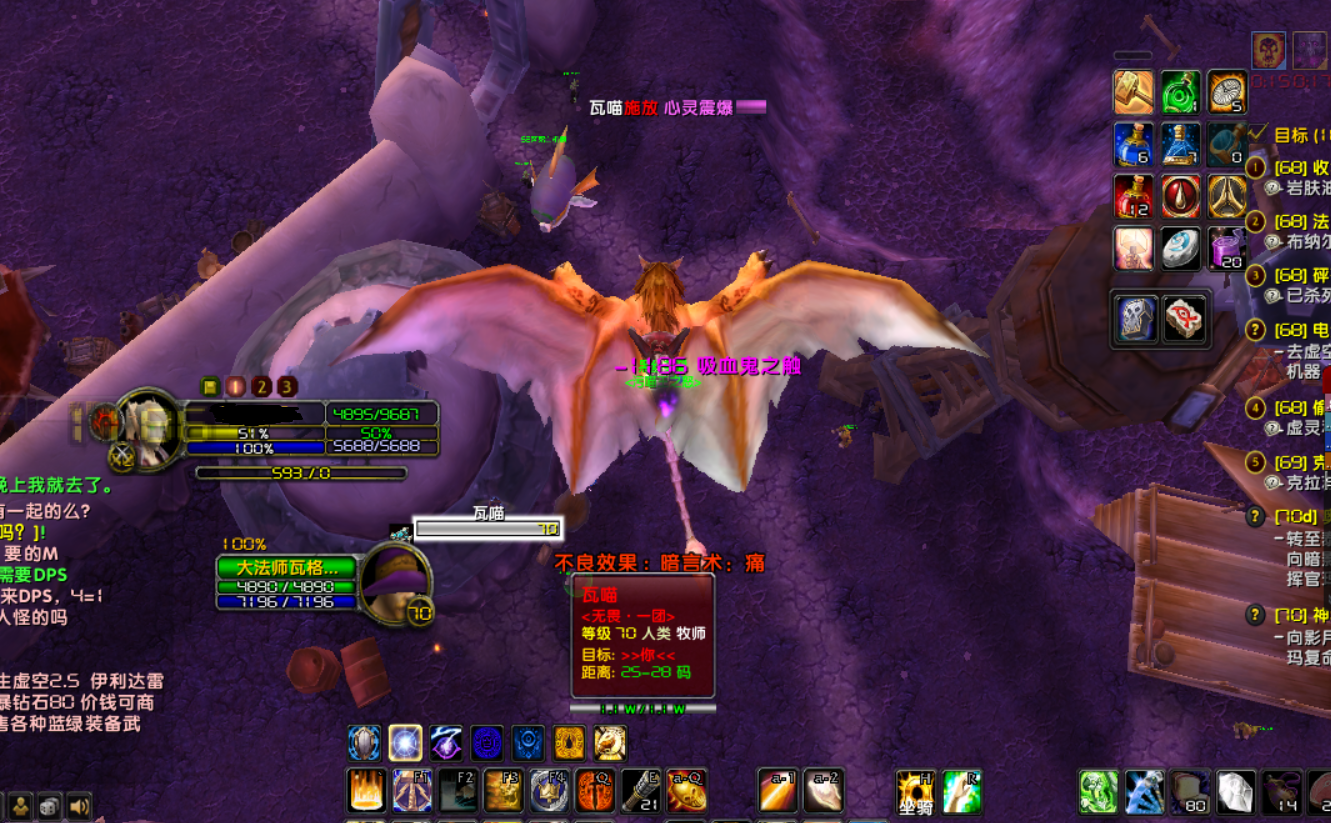Summon mount with the 坐骑 button
1331x823 pixels.
[x=915, y=791]
